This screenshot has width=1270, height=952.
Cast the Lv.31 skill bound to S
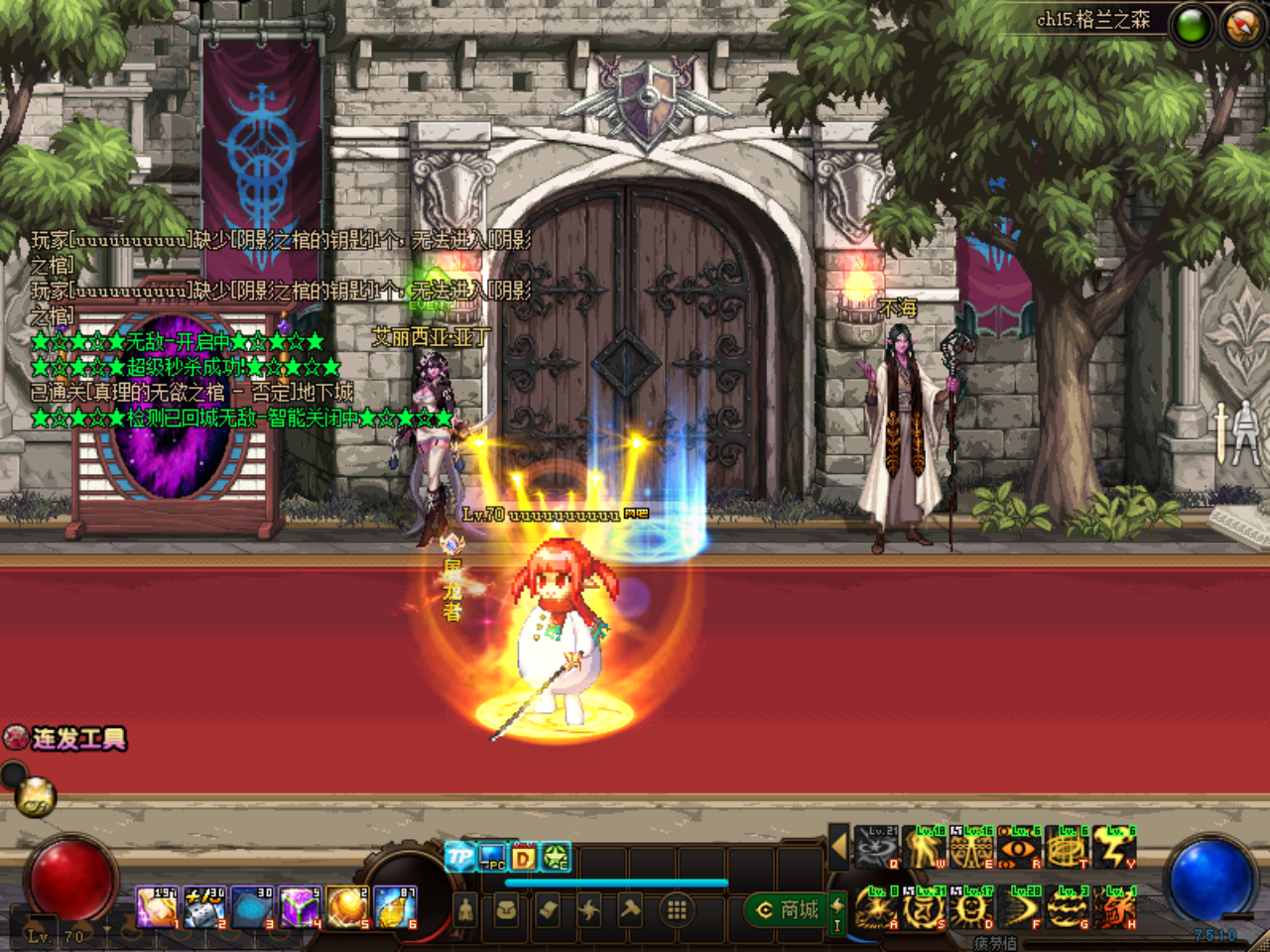pyautogui.click(x=922, y=909)
